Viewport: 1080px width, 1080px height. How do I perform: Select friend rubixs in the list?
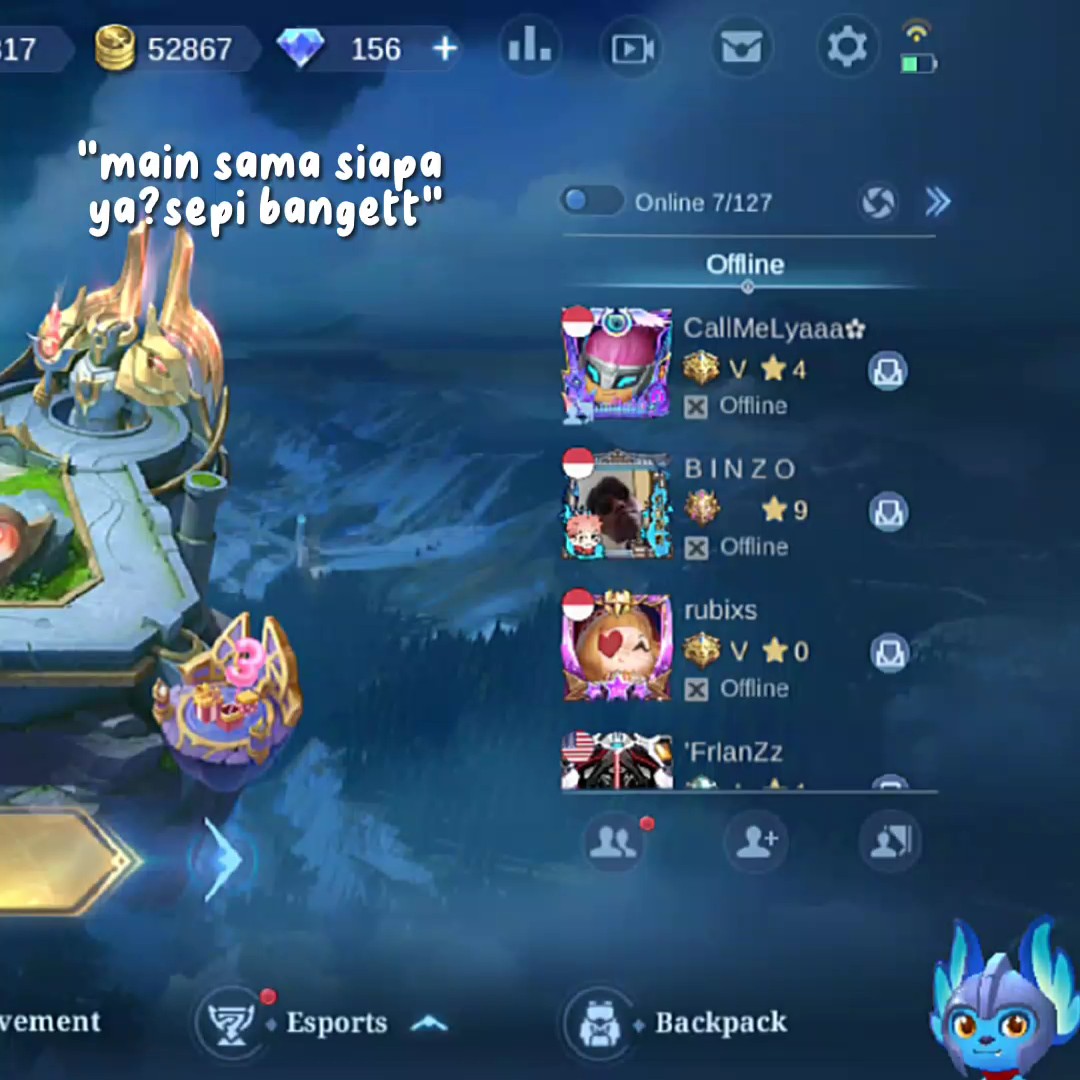tap(720, 610)
